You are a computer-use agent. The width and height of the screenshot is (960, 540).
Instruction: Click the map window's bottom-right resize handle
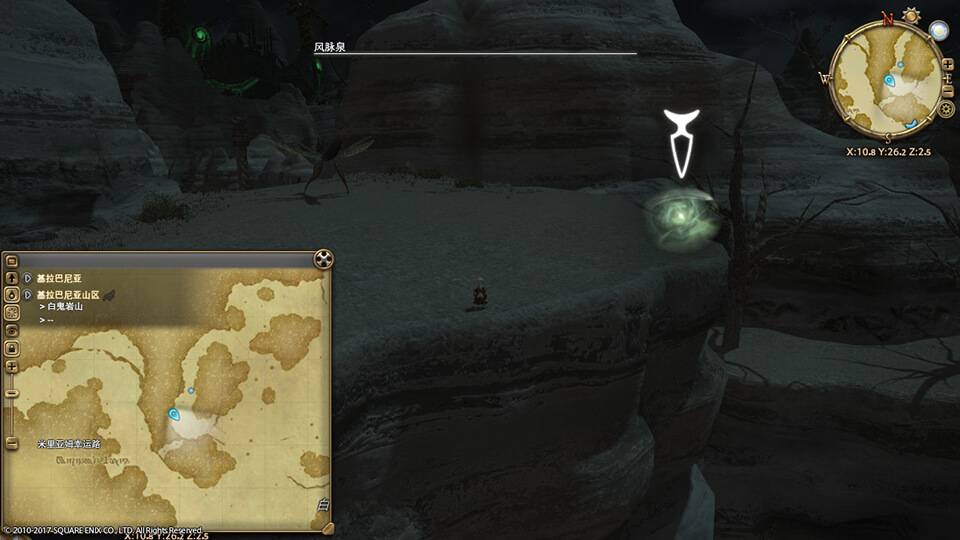click(325, 527)
